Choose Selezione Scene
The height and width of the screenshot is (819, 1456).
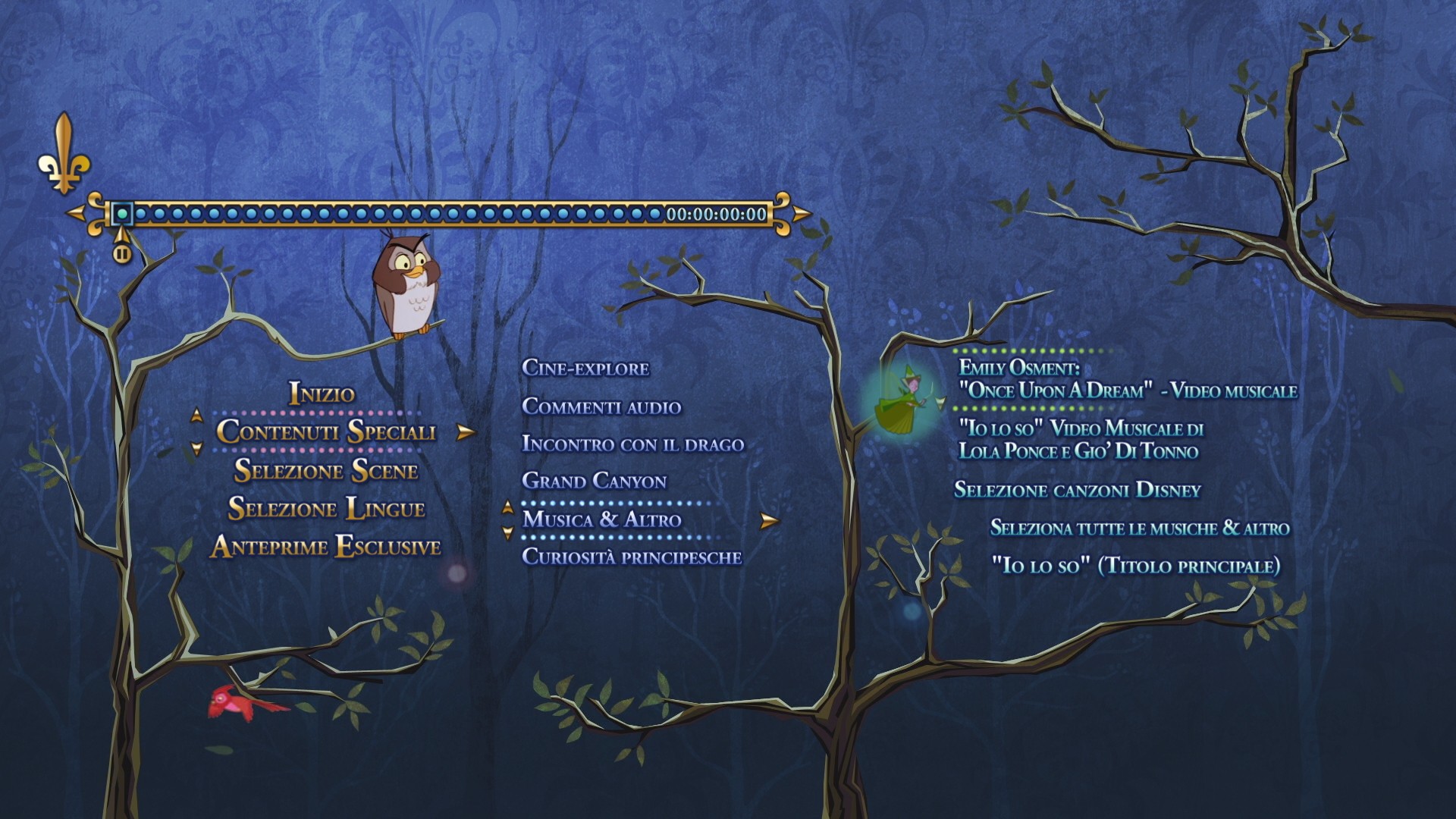click(x=326, y=470)
